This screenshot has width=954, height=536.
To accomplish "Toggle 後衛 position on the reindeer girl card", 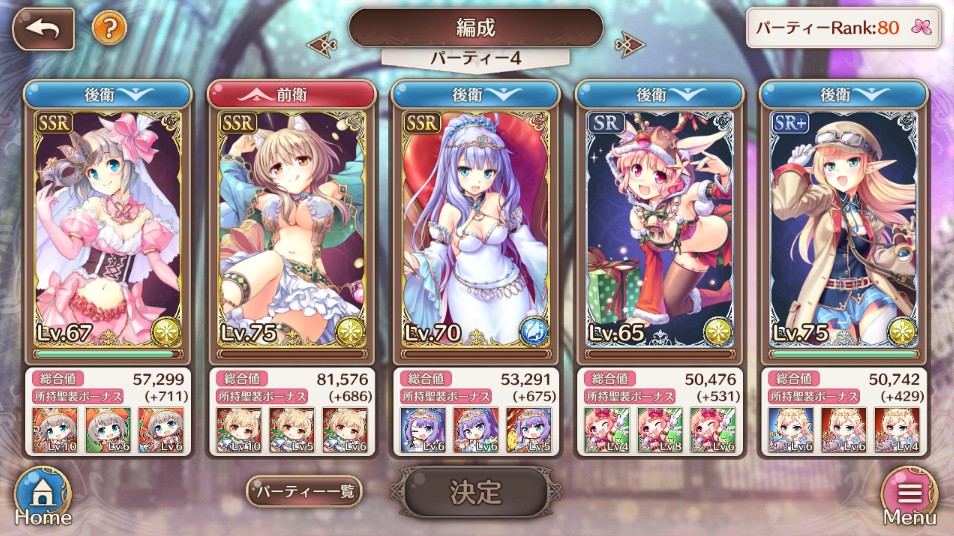I will (x=660, y=94).
